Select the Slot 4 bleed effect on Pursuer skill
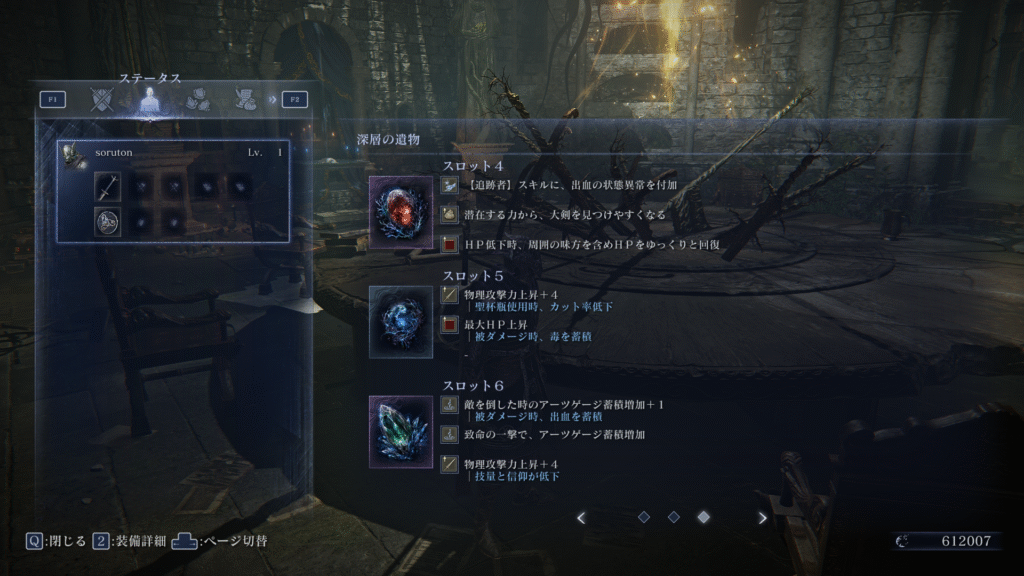 point(570,185)
